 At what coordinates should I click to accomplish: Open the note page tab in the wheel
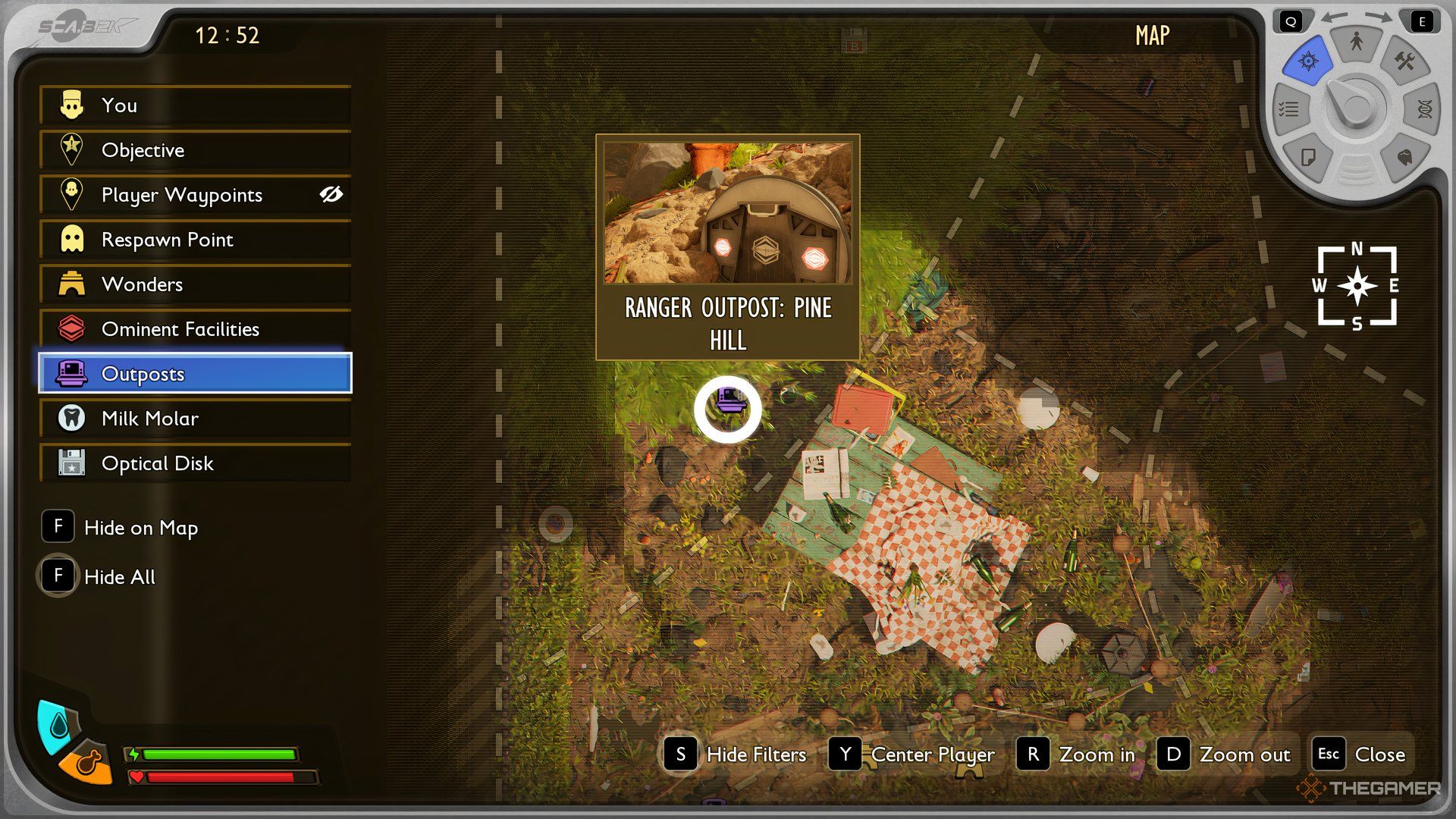pyautogui.click(x=1308, y=157)
